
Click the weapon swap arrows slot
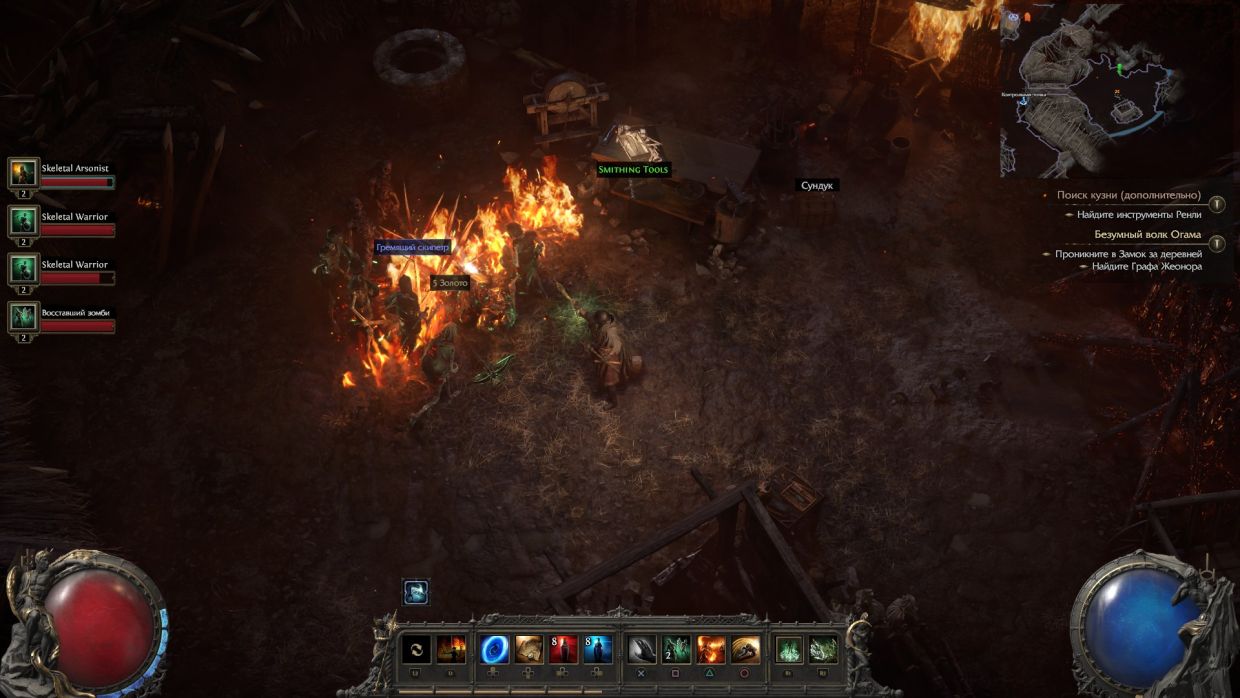coord(416,650)
